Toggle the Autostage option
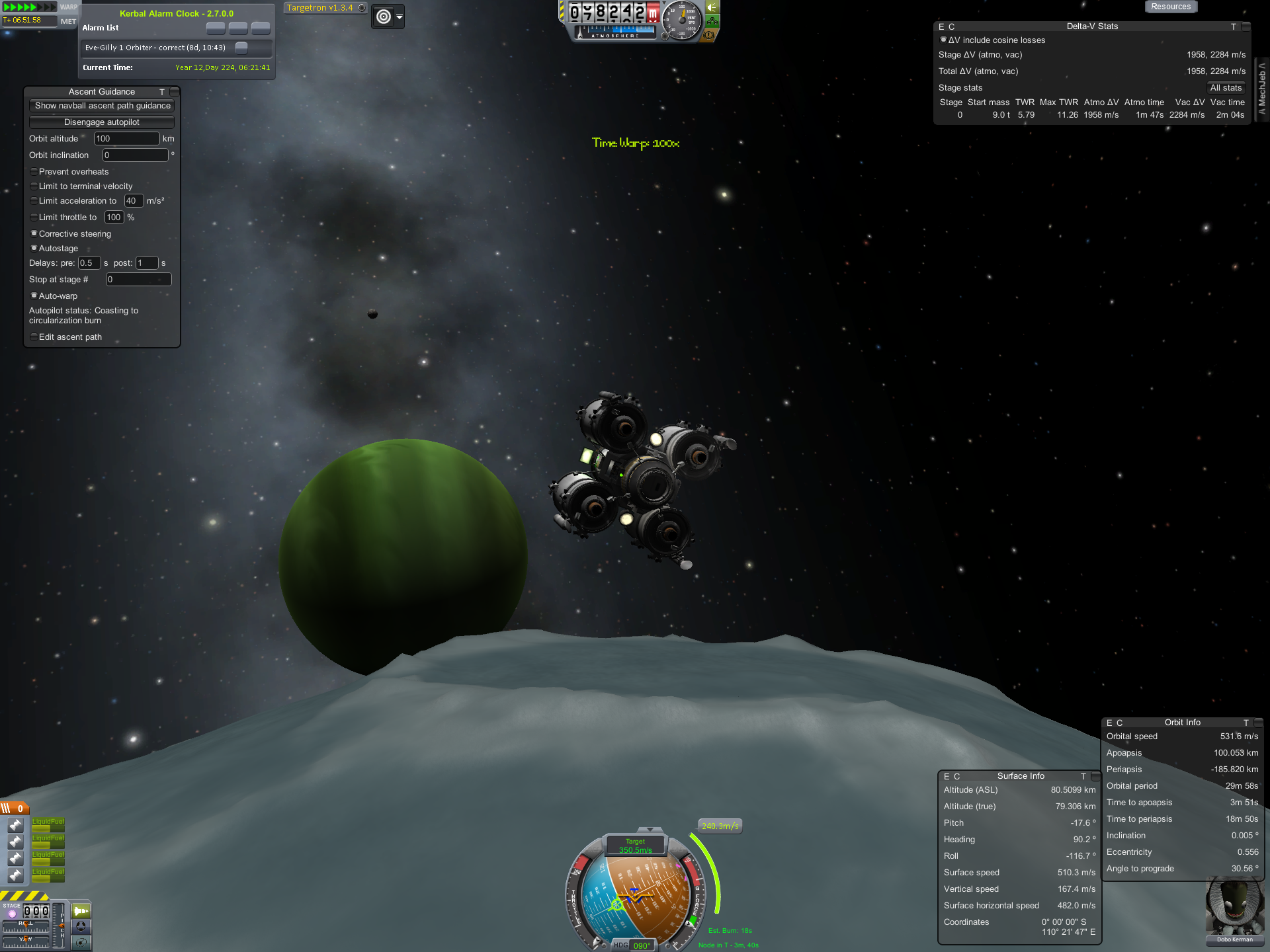1270x952 pixels. tap(34, 249)
